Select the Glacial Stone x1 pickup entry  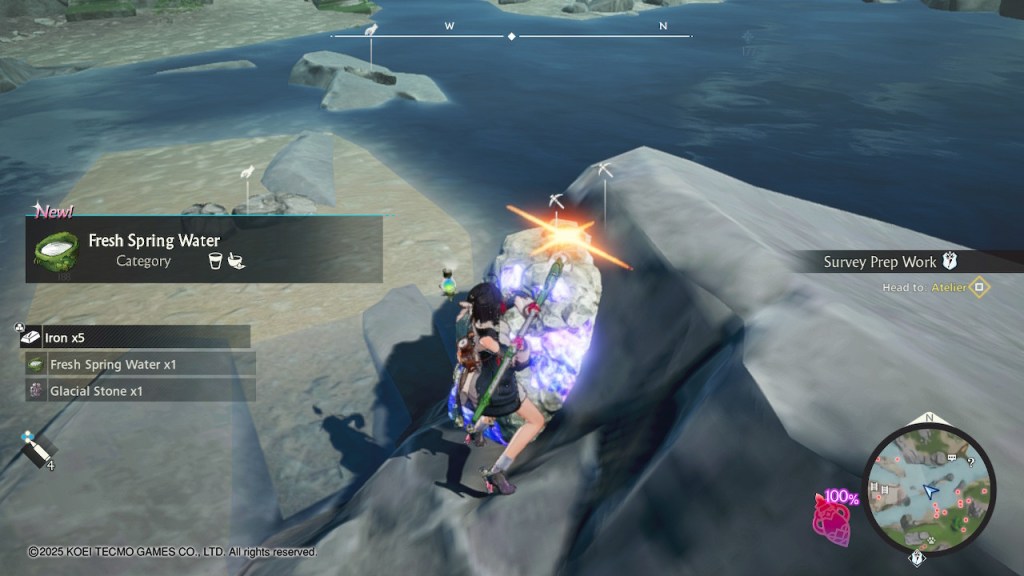tap(140, 391)
